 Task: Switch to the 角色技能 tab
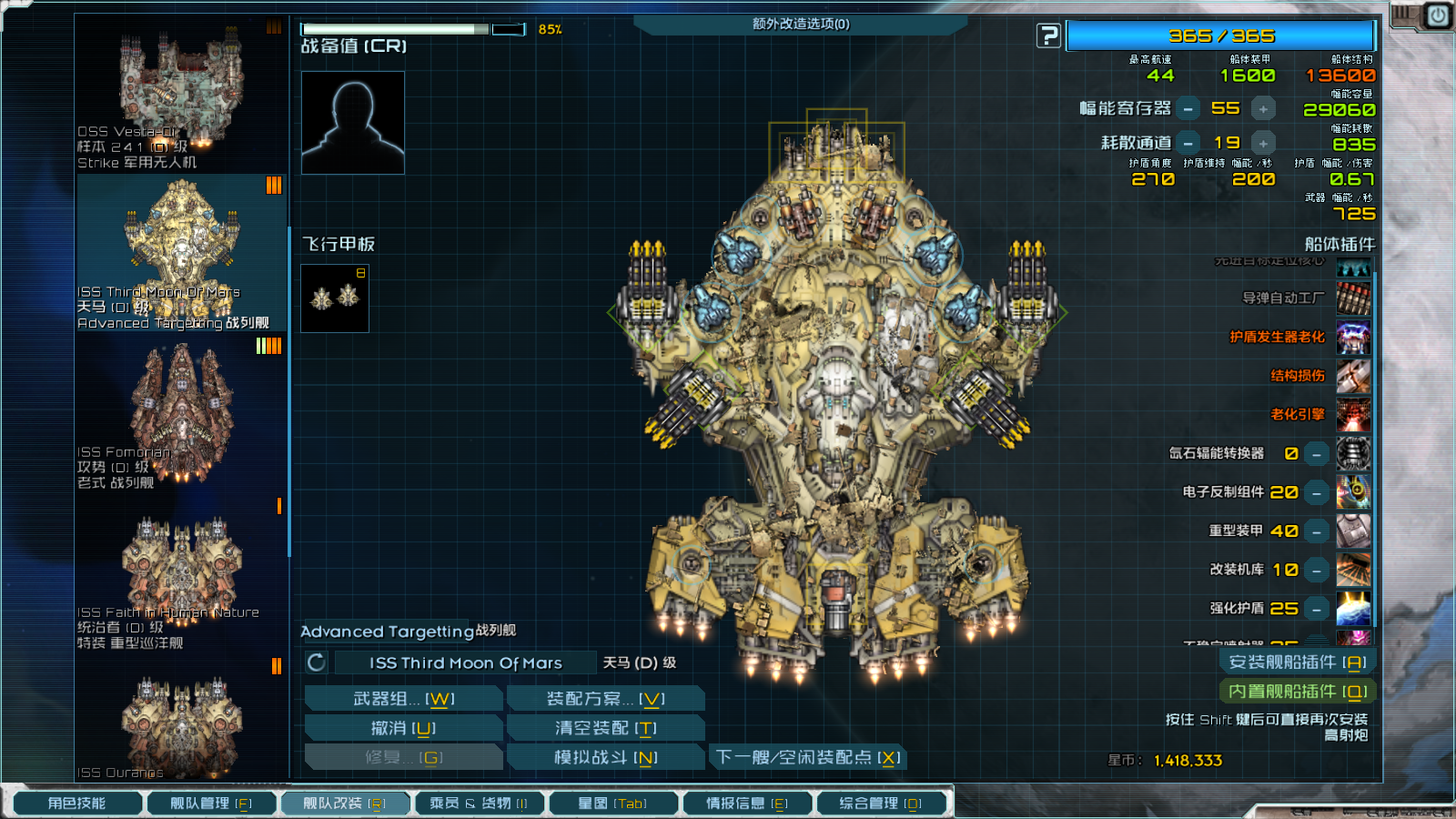pos(76,804)
